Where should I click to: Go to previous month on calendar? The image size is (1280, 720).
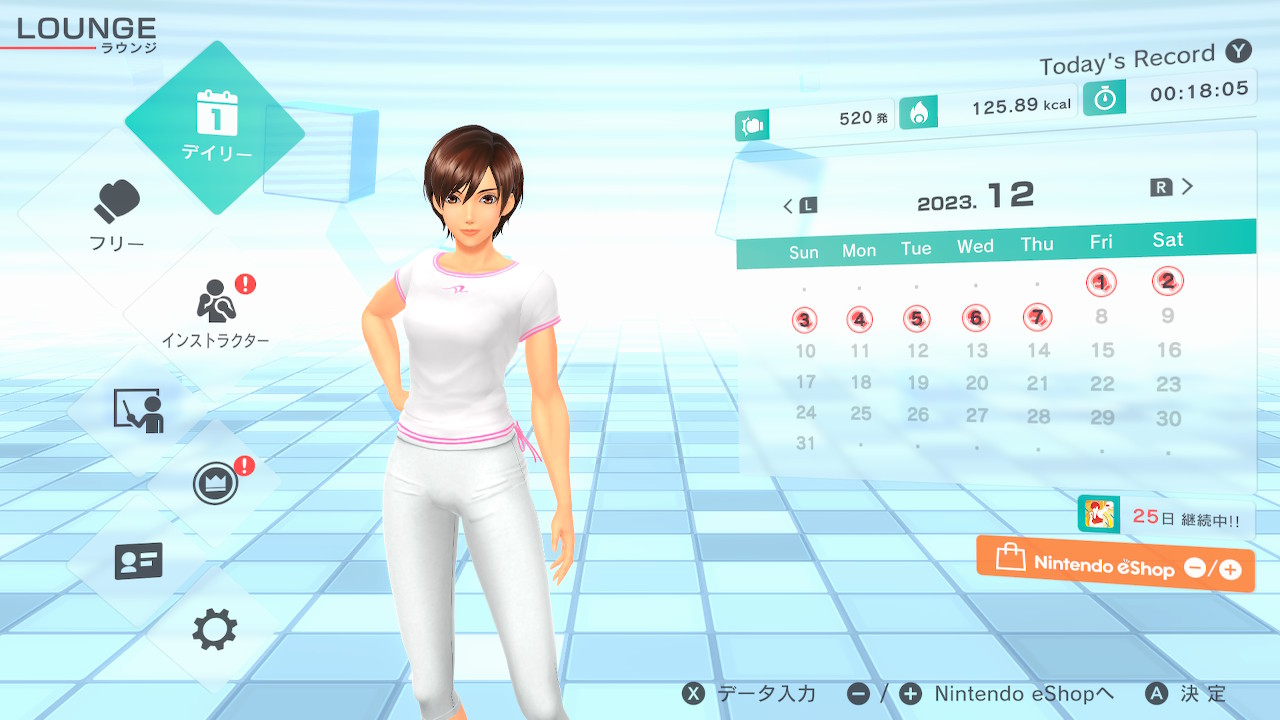tap(799, 206)
